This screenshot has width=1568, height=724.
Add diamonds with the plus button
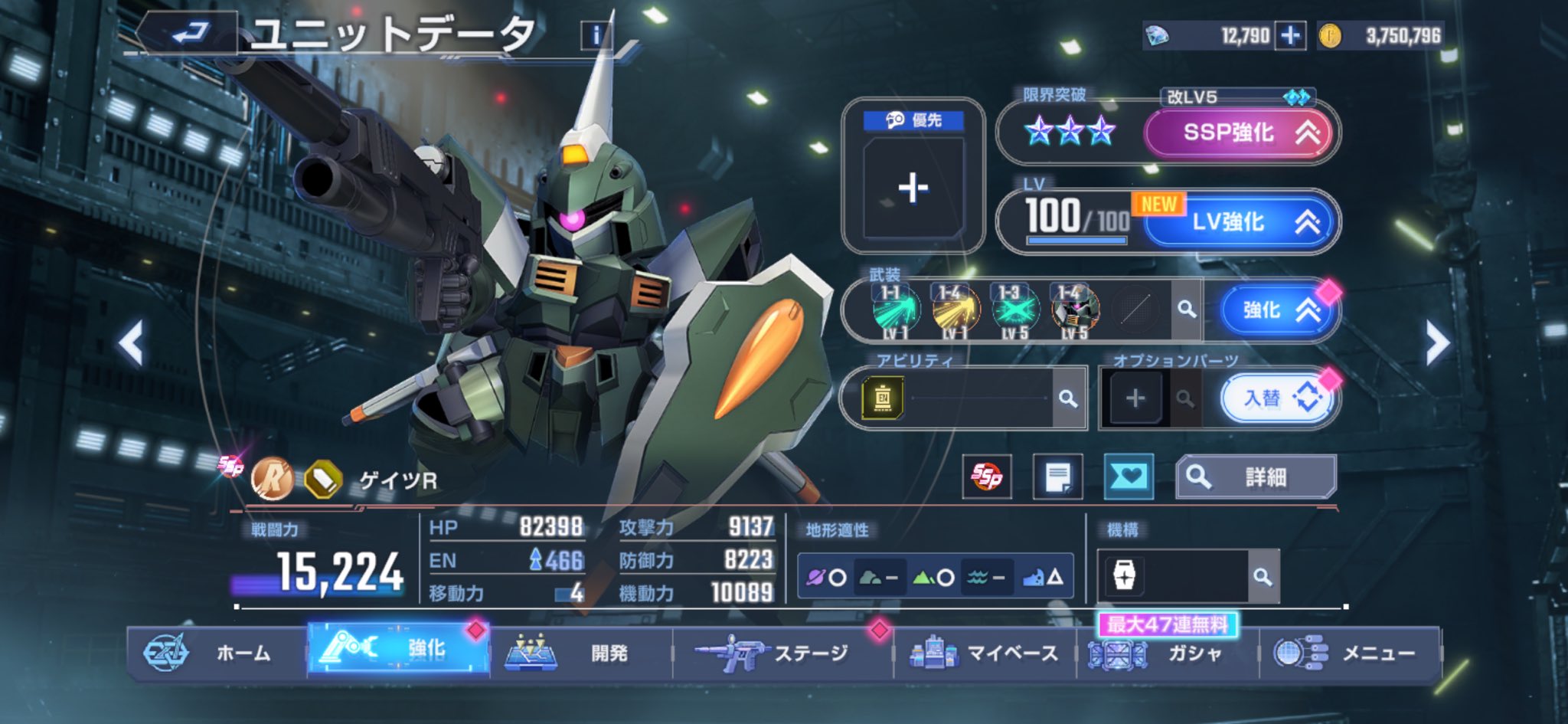point(1290,35)
